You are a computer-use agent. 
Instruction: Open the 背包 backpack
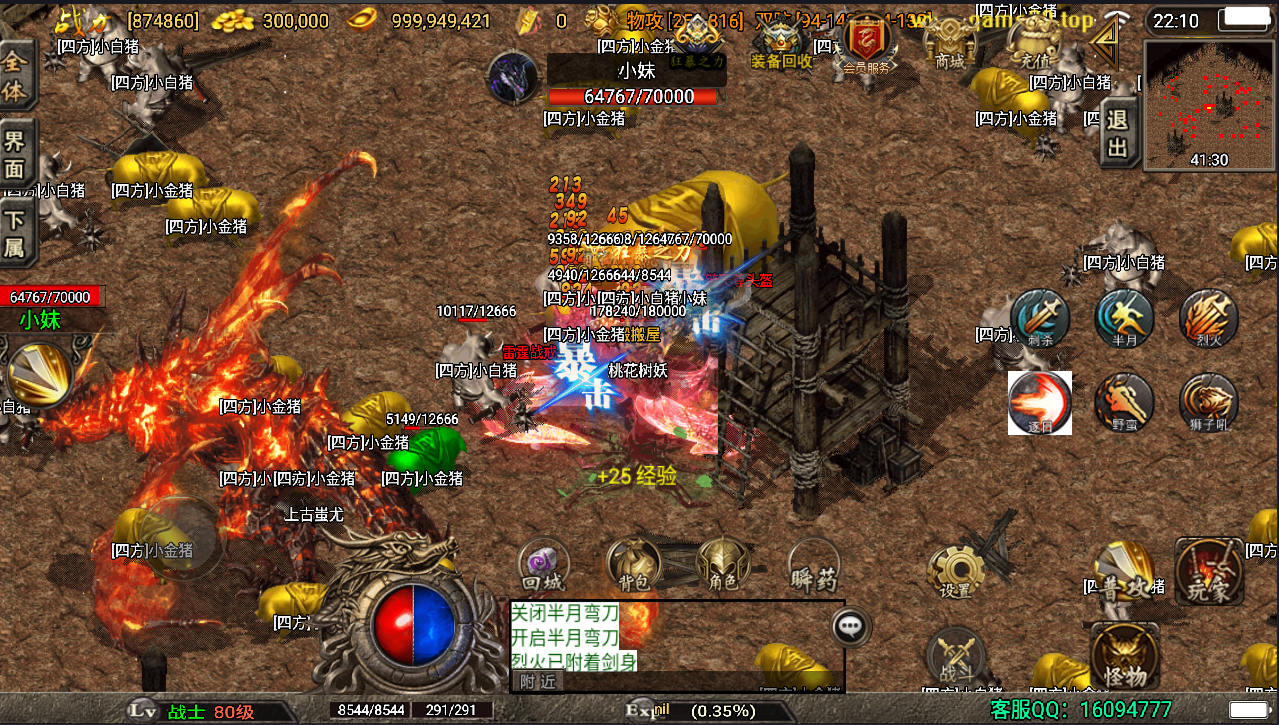pyautogui.click(x=634, y=565)
